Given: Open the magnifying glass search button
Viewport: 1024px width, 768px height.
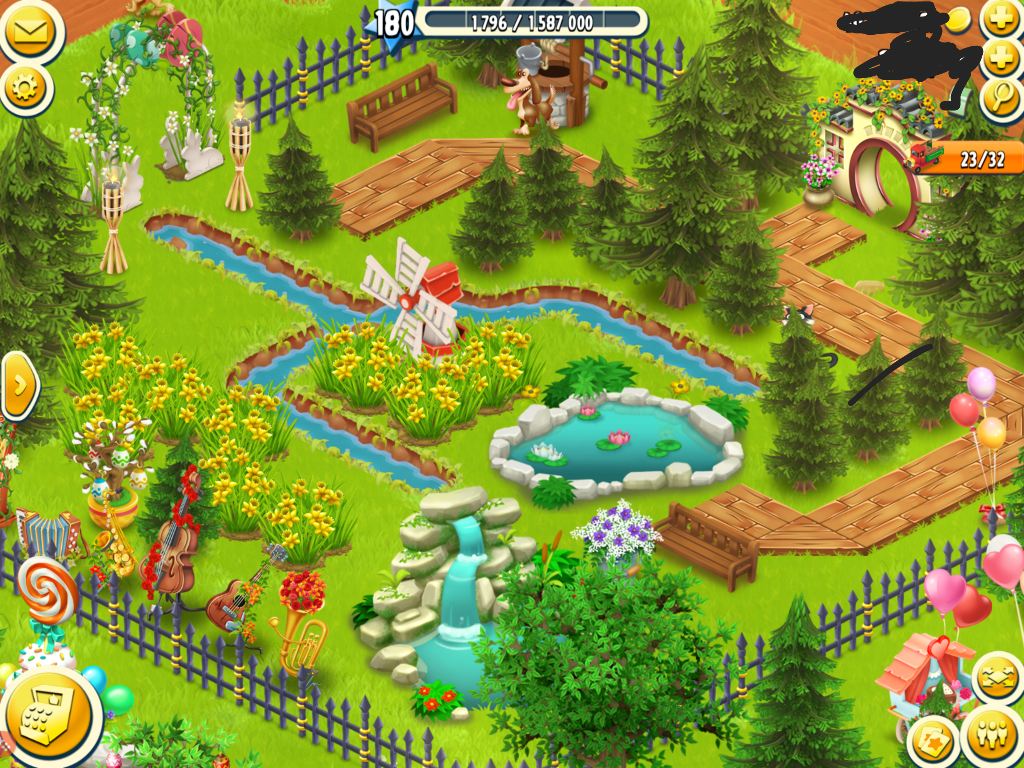Looking at the screenshot, I should coord(1001,99).
